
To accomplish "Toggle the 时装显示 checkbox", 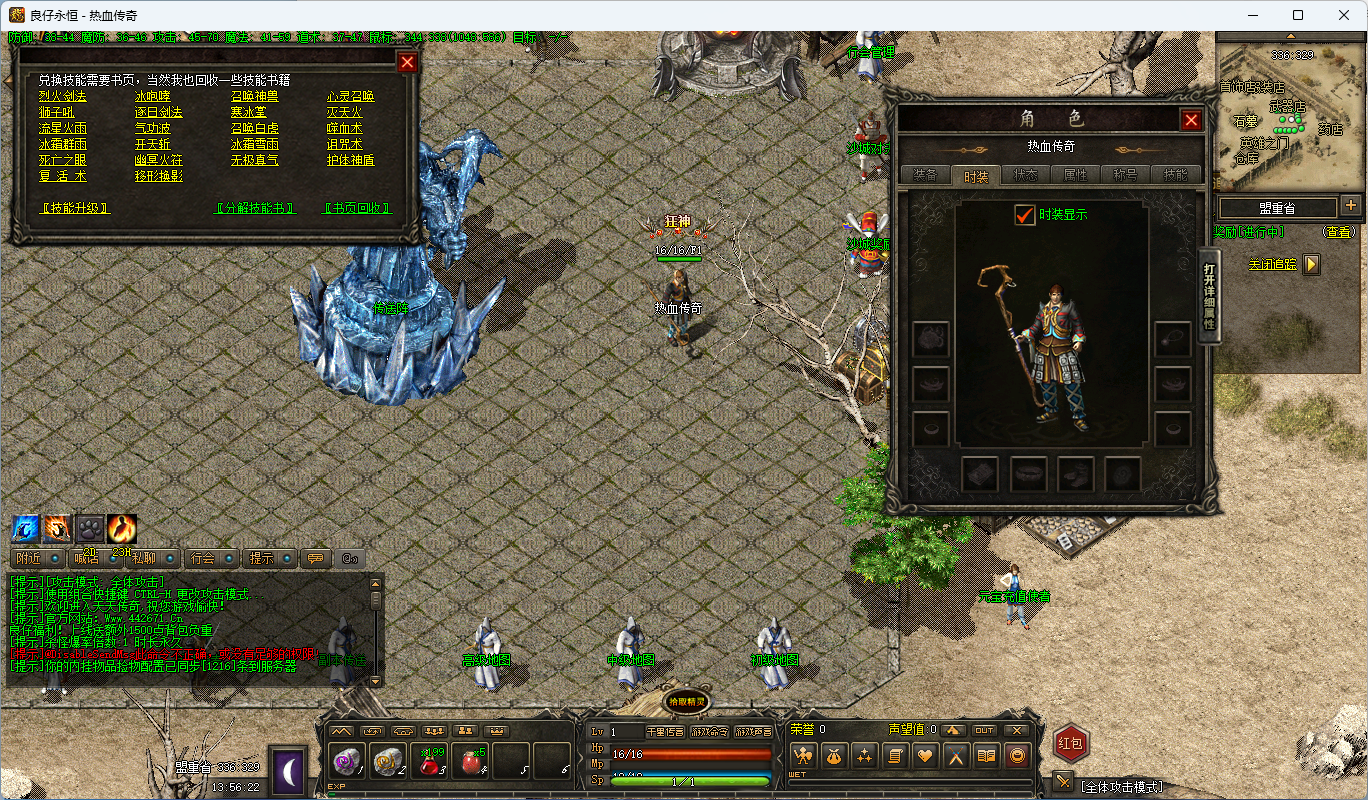I will [x=1025, y=215].
